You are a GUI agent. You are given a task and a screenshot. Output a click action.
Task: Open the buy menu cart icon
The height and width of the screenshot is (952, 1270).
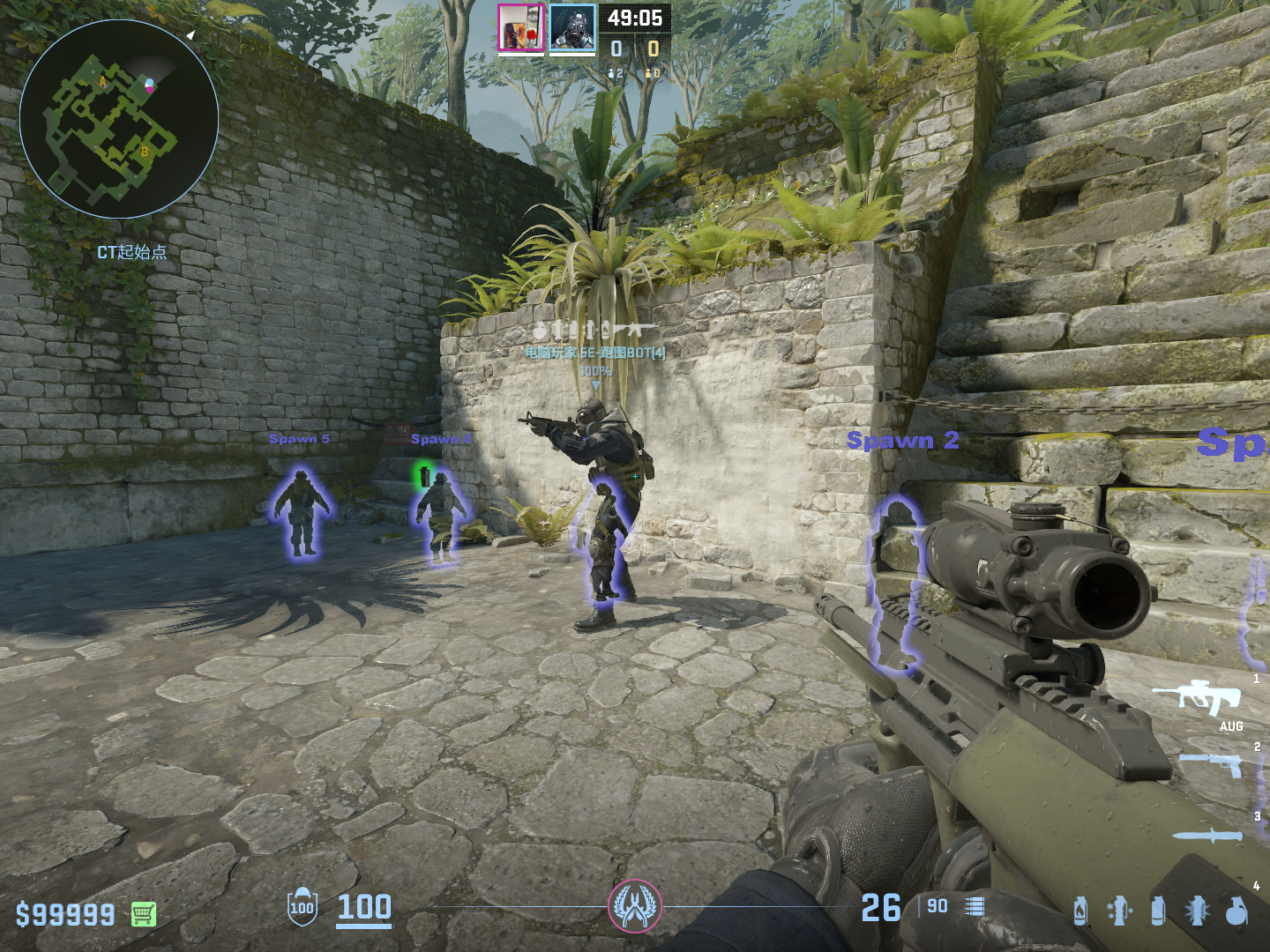click(x=144, y=914)
